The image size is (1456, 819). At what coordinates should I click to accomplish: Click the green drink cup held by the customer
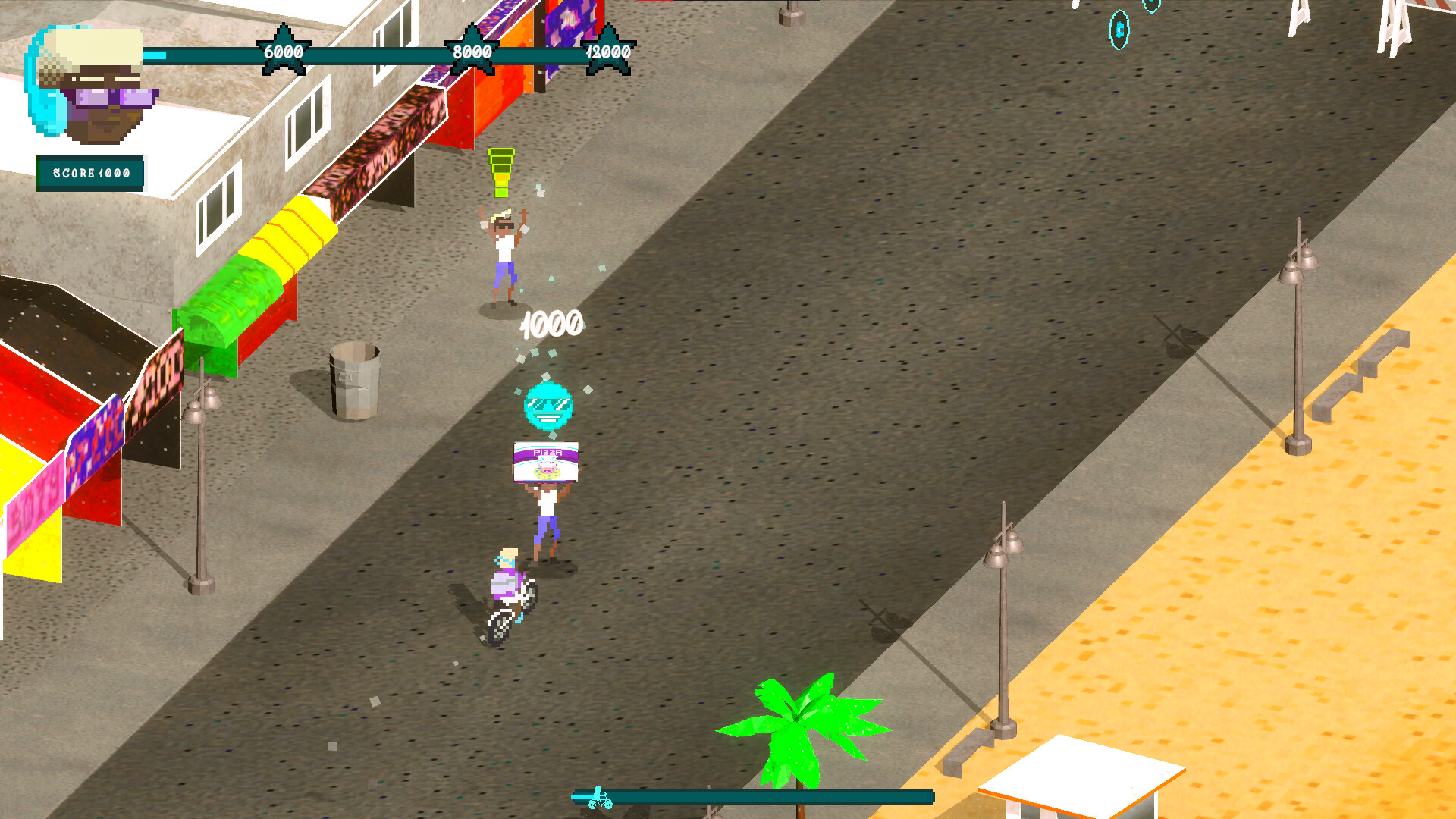[x=500, y=172]
